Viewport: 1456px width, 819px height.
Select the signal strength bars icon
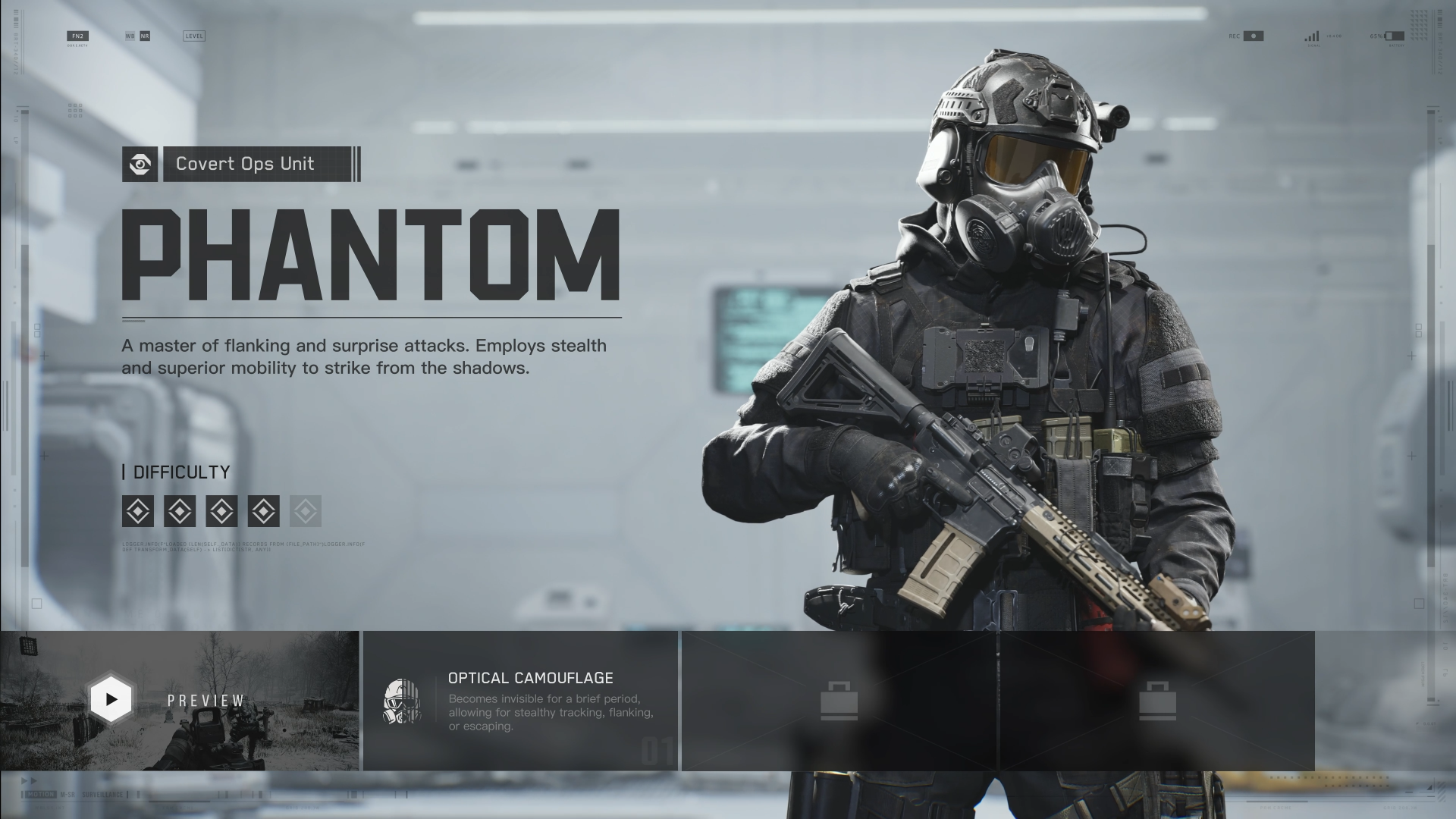pos(1311,36)
